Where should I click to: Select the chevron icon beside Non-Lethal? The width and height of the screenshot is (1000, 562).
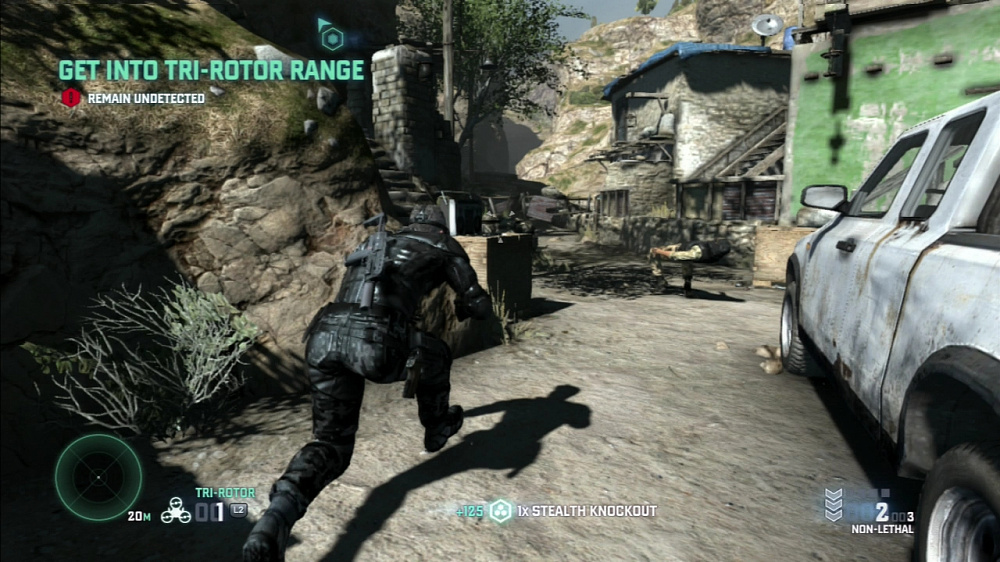(x=833, y=504)
